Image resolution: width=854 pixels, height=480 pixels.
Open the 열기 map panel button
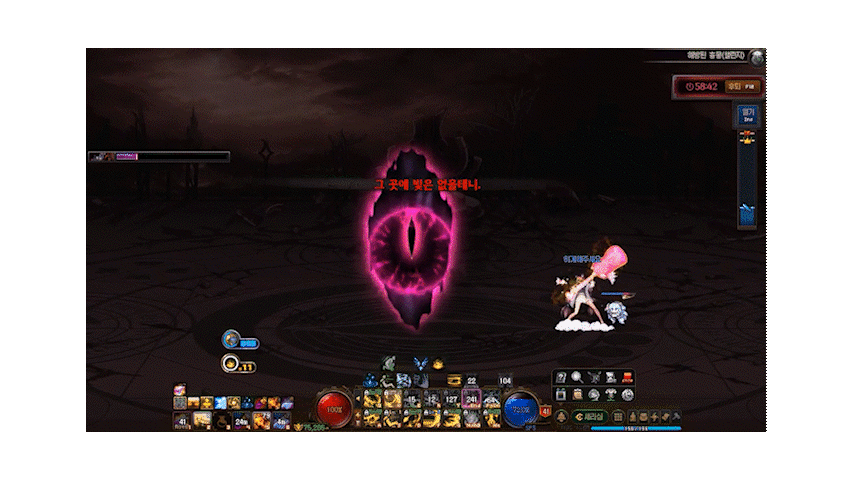click(747, 115)
